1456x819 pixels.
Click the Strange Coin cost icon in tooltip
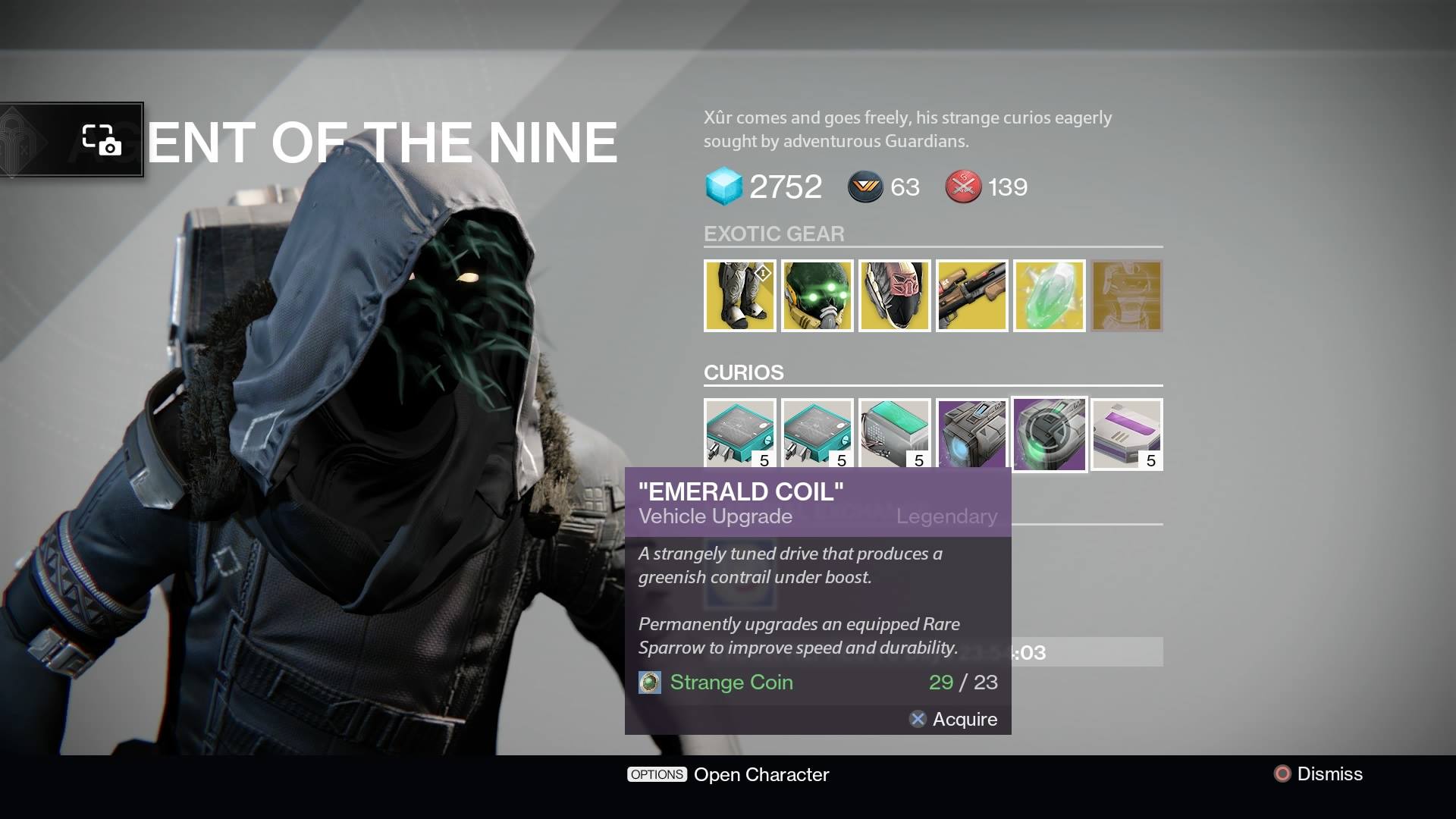click(x=650, y=682)
